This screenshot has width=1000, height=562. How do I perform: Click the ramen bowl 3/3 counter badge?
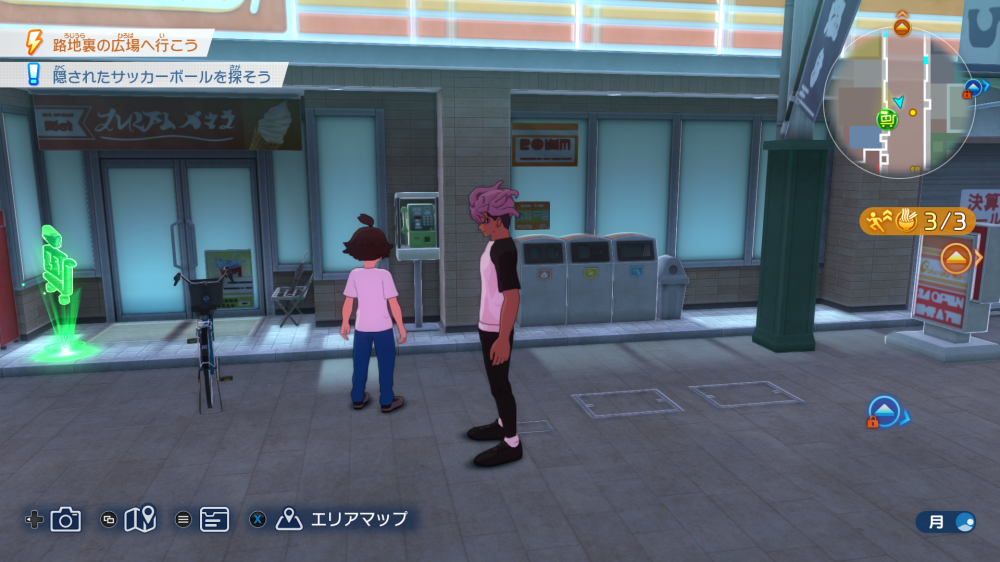point(916,221)
